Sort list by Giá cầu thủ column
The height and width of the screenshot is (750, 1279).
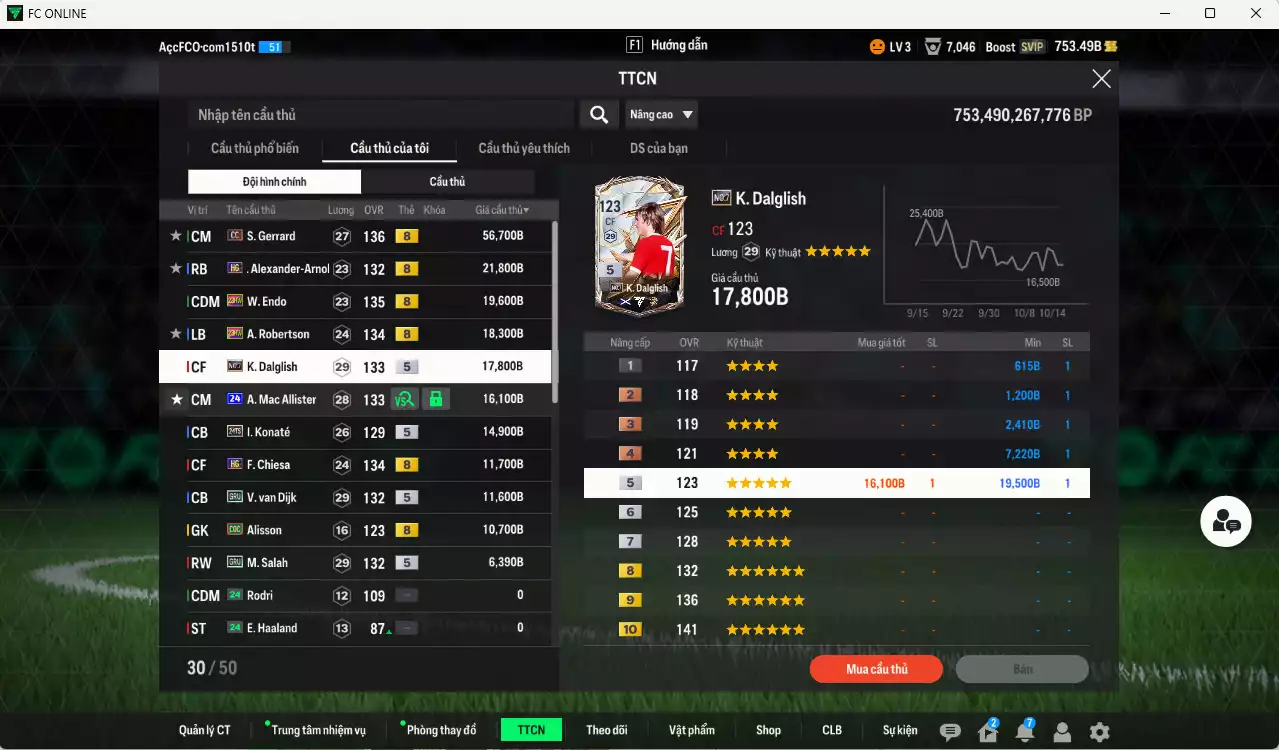coord(502,210)
